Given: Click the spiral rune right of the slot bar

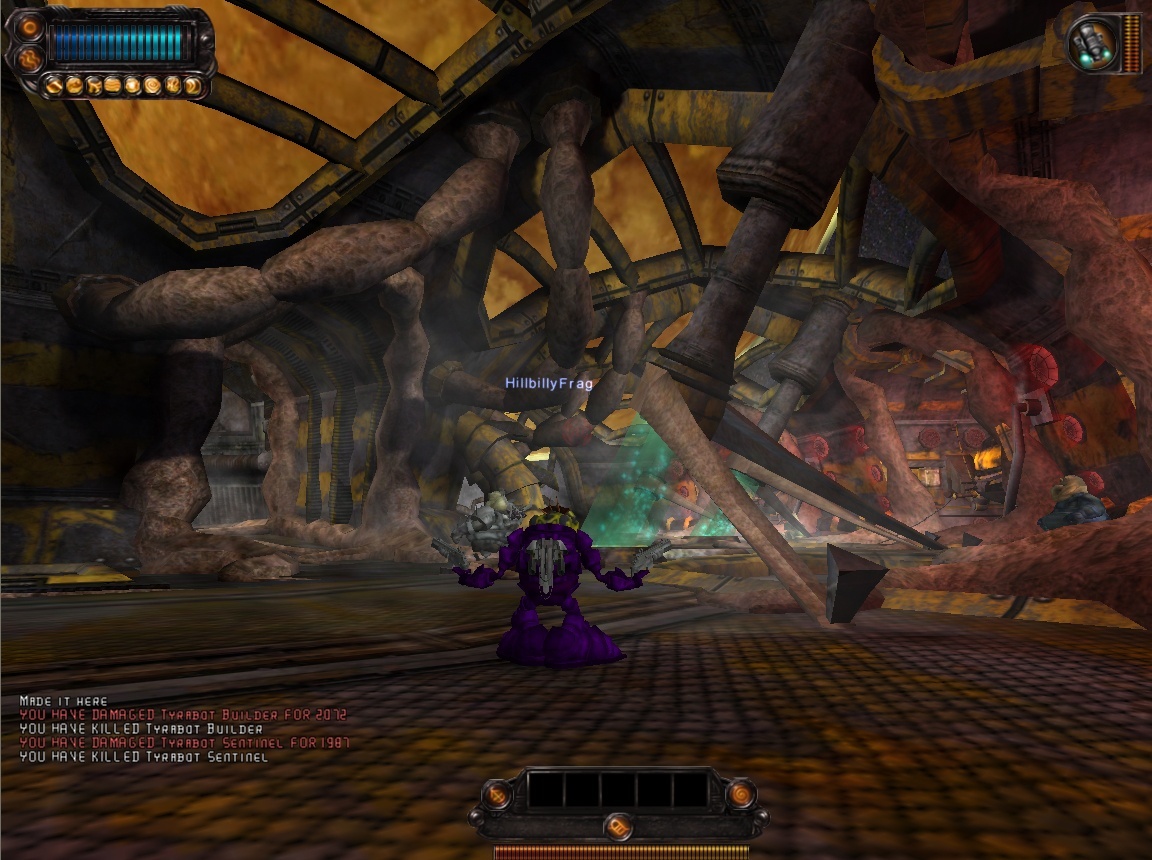Looking at the screenshot, I should (741, 794).
